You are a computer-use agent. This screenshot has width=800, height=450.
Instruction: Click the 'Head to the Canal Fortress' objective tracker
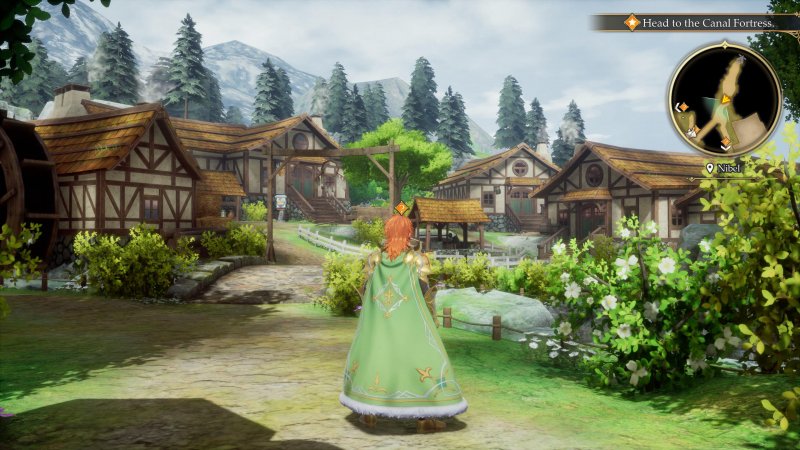(700, 22)
